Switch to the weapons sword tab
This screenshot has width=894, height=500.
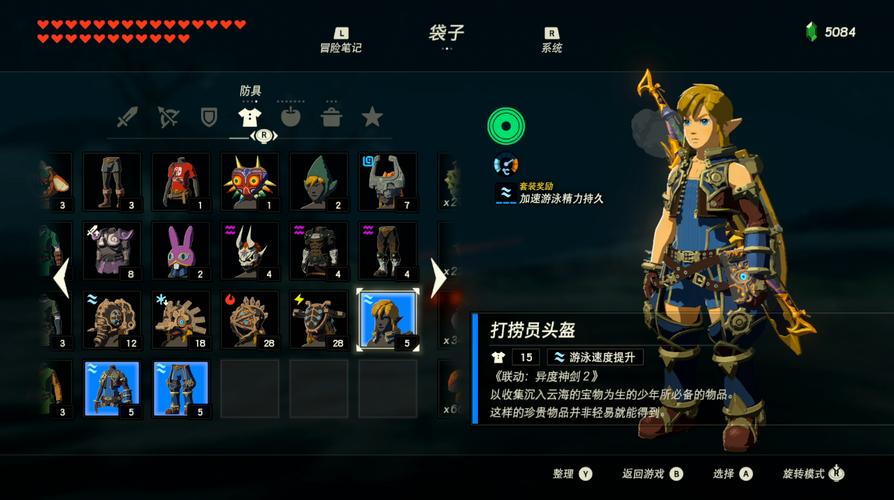126,117
